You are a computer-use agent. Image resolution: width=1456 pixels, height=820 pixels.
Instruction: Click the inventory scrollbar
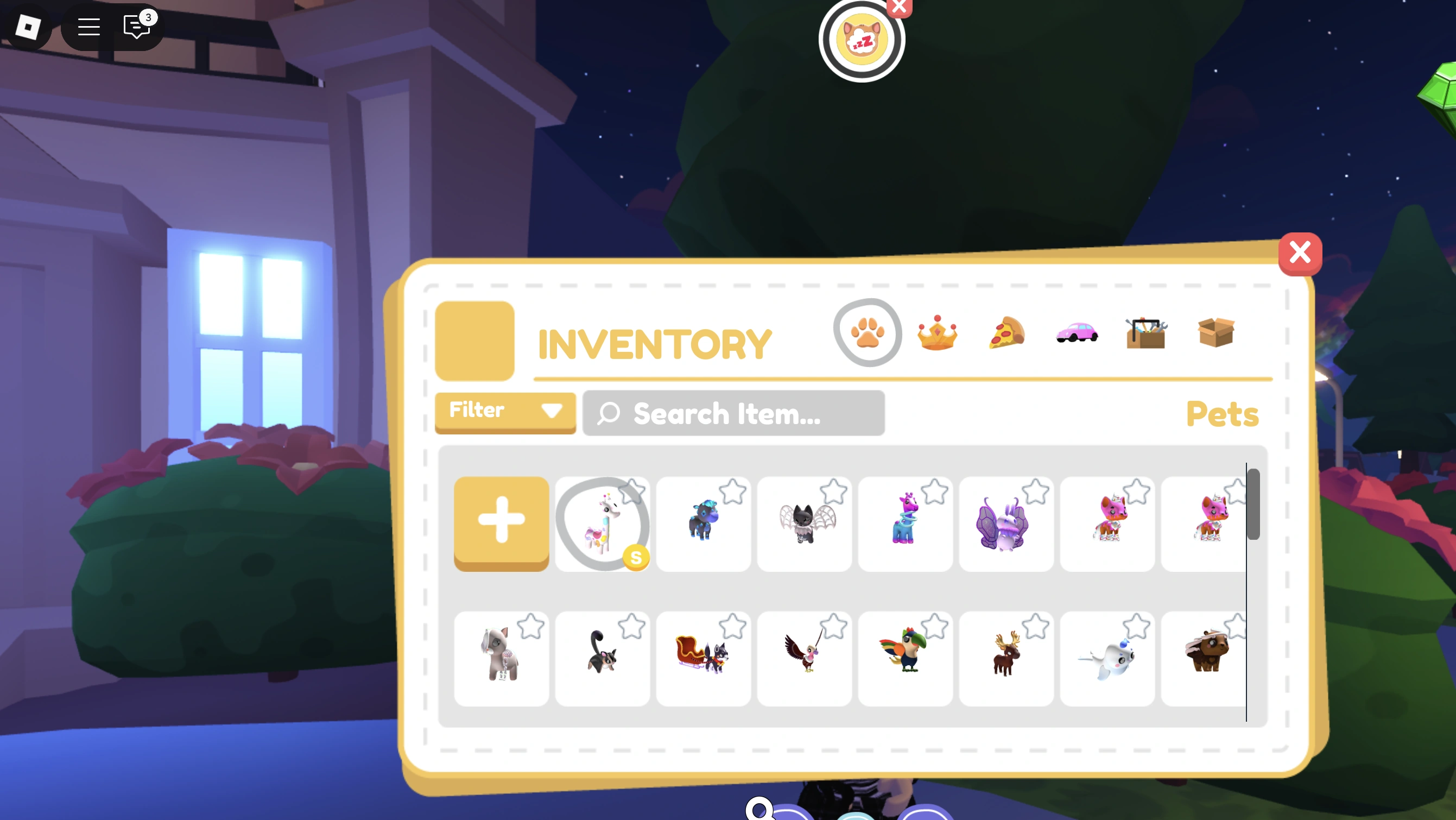point(1253,503)
